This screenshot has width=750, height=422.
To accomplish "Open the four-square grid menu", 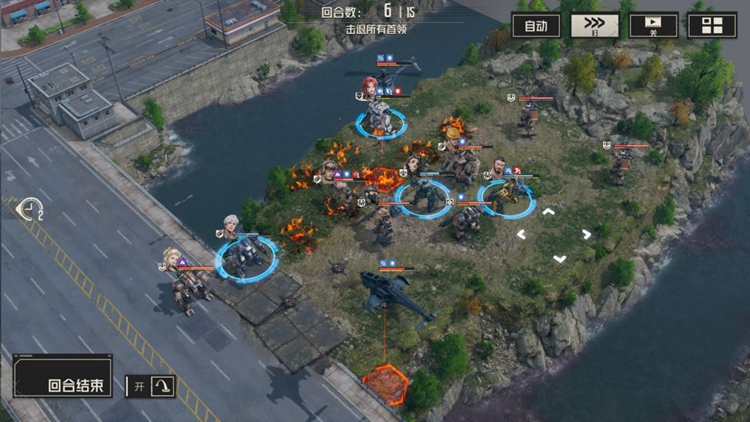I will (712, 26).
